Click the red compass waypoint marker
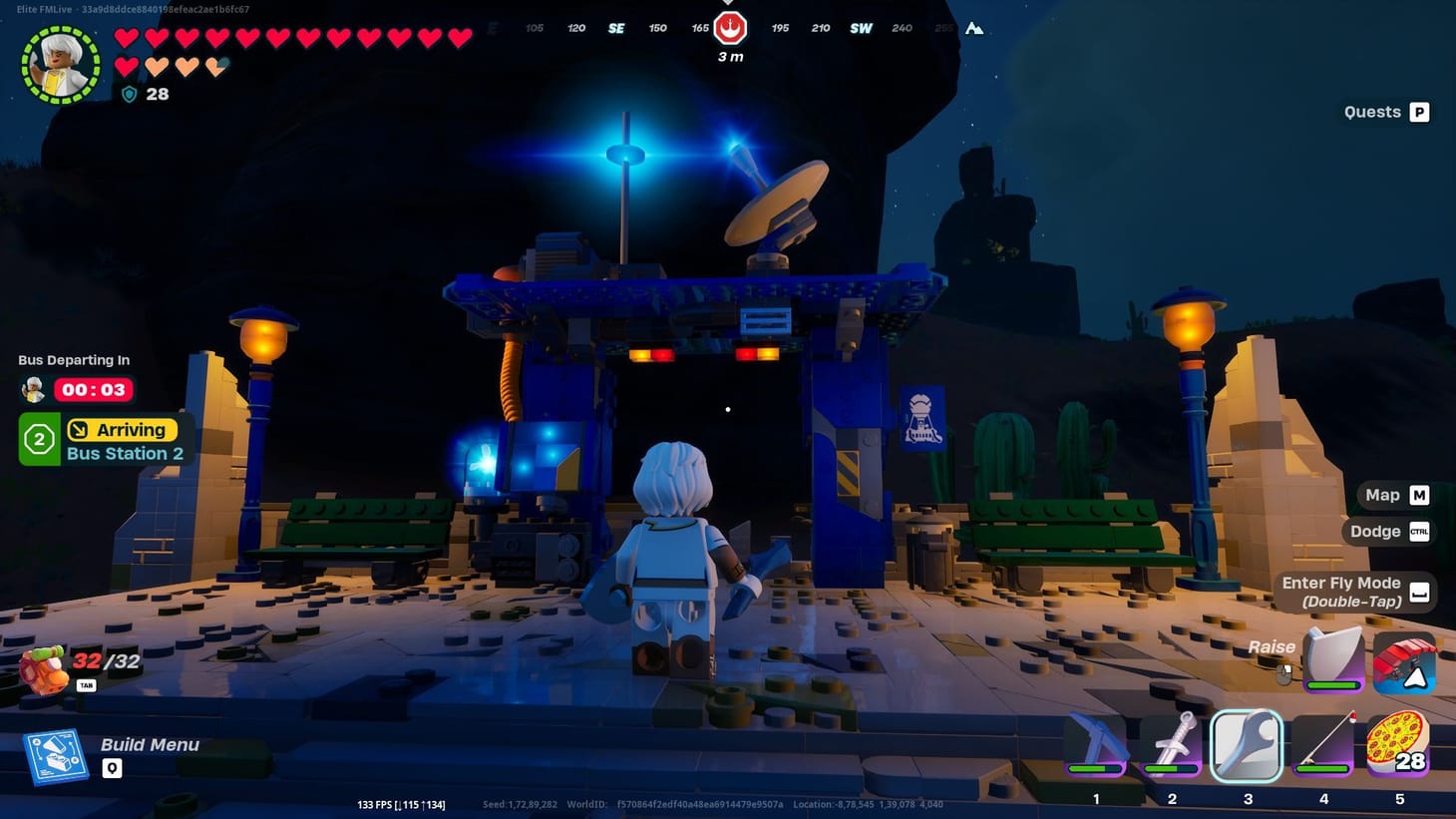1456x819 pixels. pos(731,29)
